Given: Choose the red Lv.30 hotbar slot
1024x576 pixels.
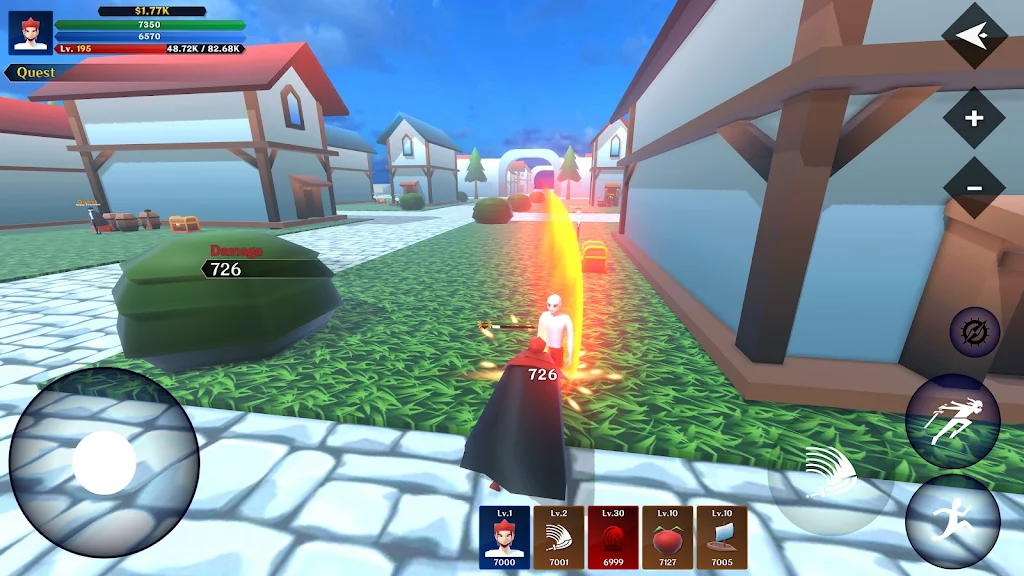Looking at the screenshot, I should pos(613,537).
